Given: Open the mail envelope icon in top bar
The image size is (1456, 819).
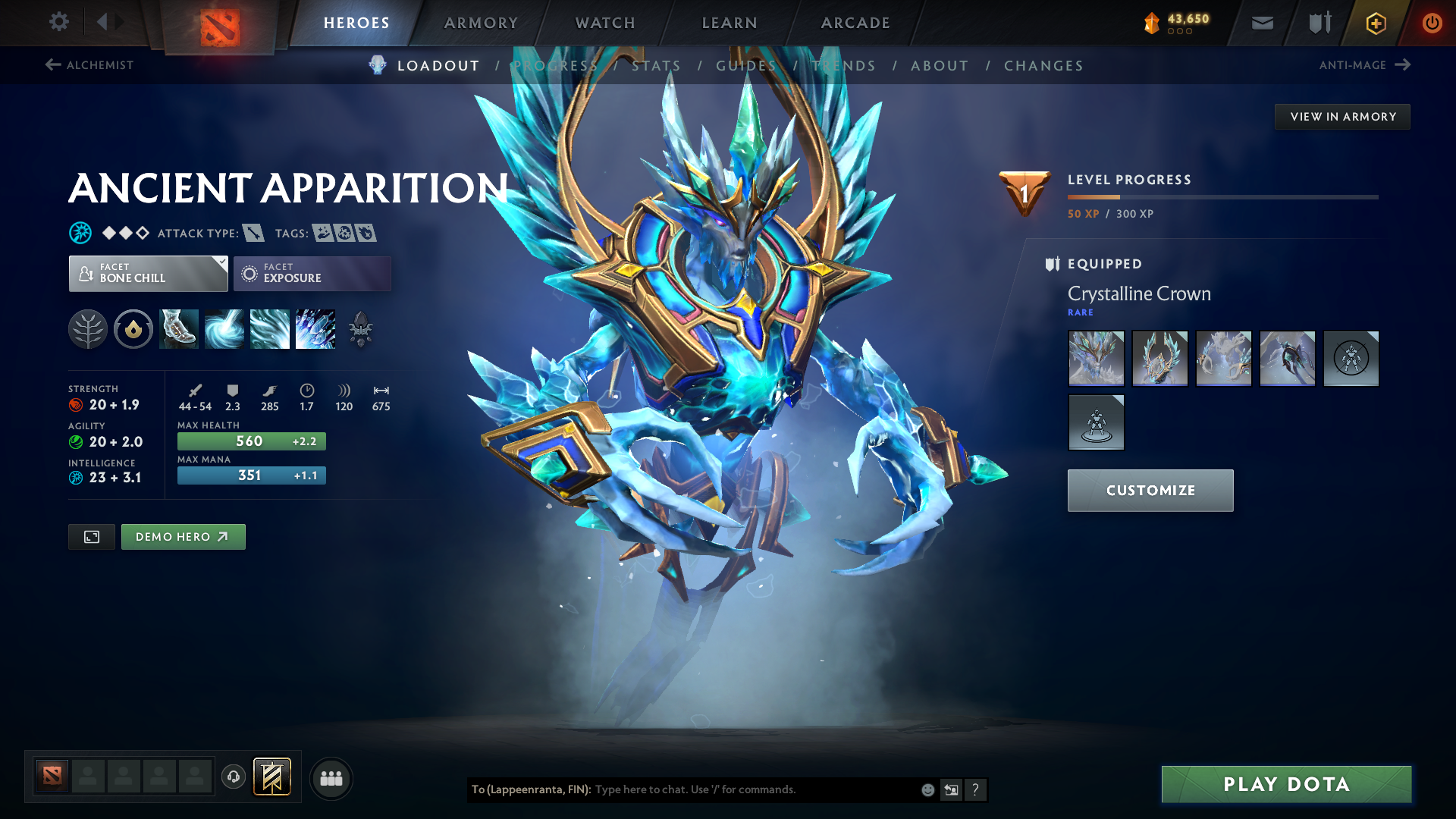Looking at the screenshot, I should tap(1261, 22).
